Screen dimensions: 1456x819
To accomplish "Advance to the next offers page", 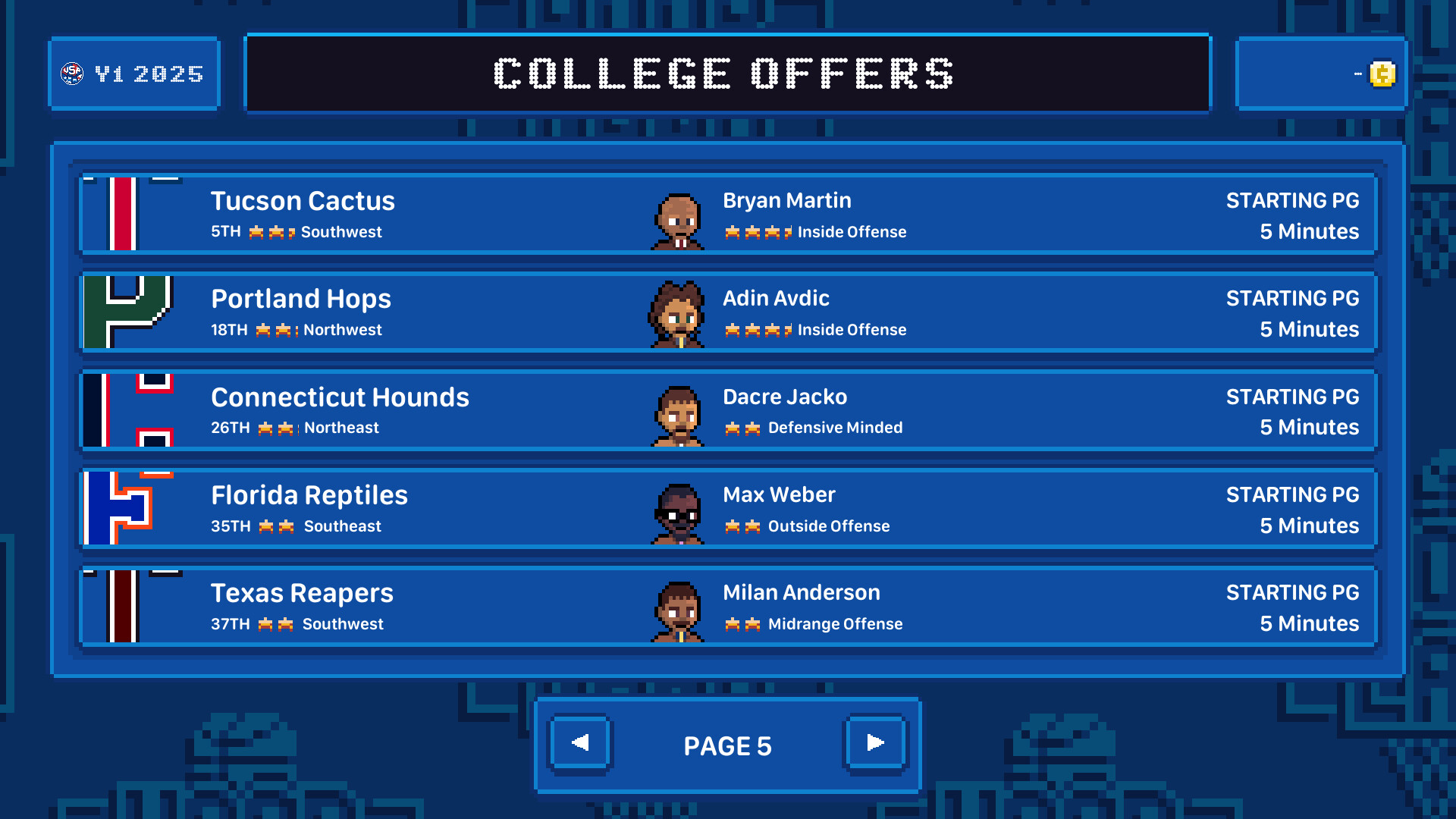I will coord(875,744).
